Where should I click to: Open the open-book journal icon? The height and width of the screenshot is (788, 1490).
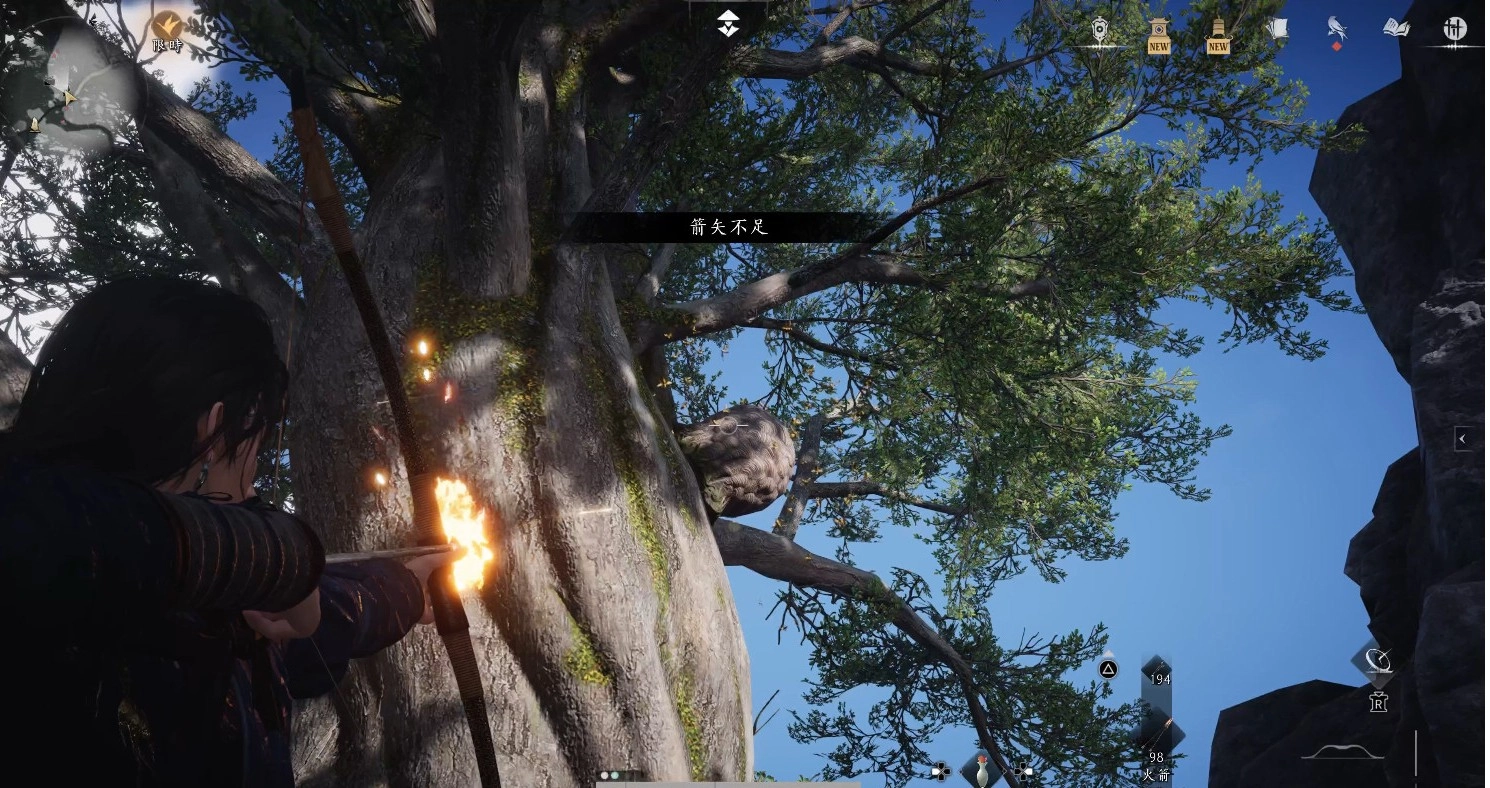coord(1396,29)
